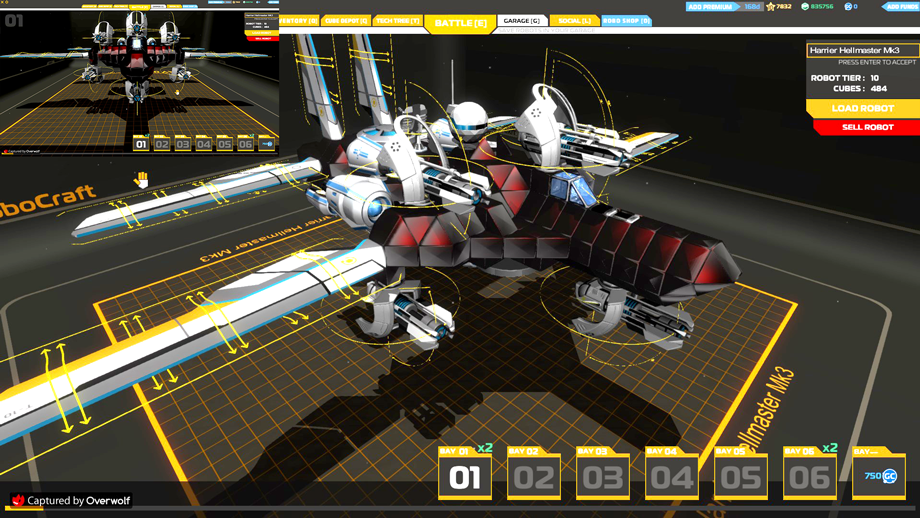This screenshot has width=920, height=518.
Task: Visit the Robo Shop tab
Action: coord(626,21)
